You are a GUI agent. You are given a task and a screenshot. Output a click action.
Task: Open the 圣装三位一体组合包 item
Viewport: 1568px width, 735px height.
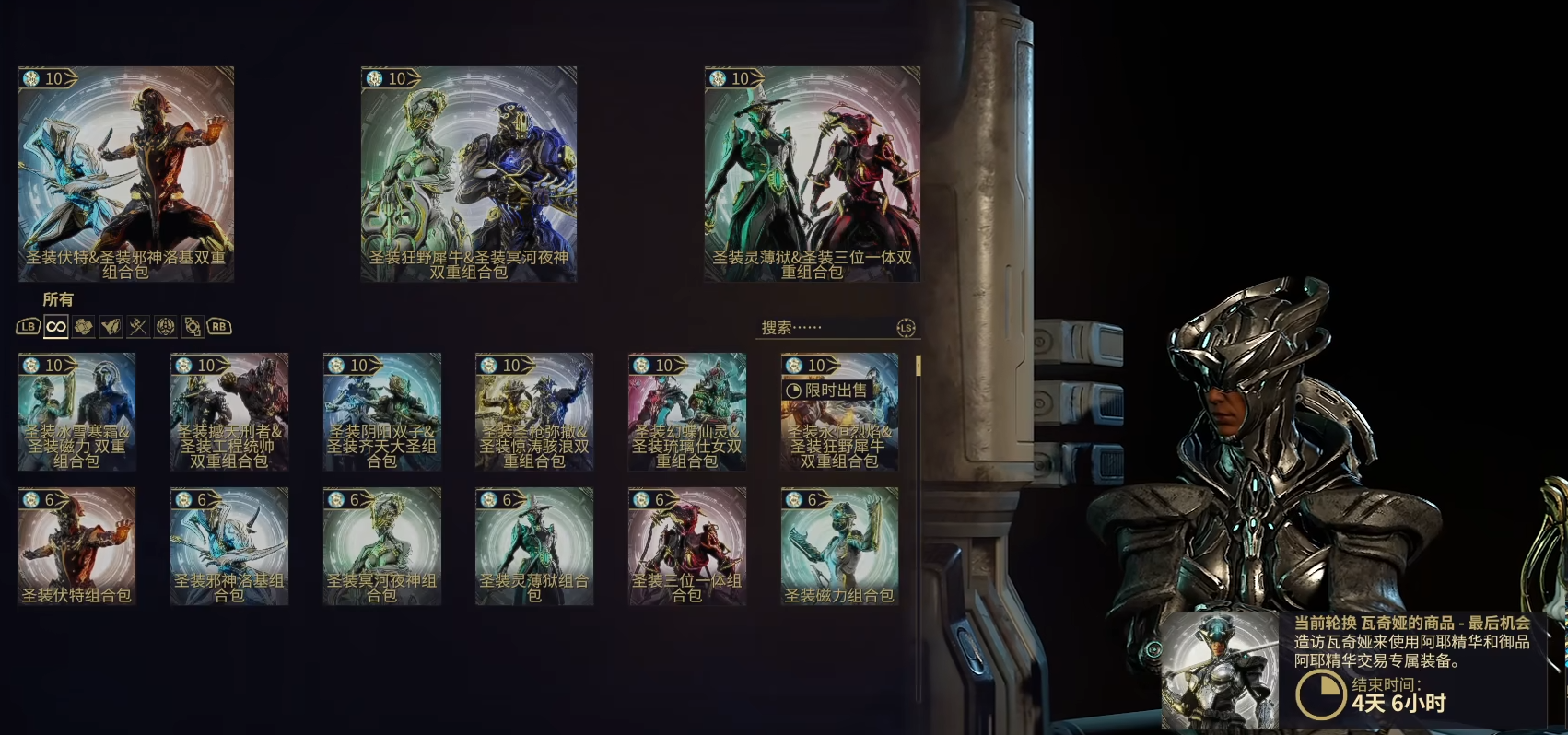[x=687, y=546]
